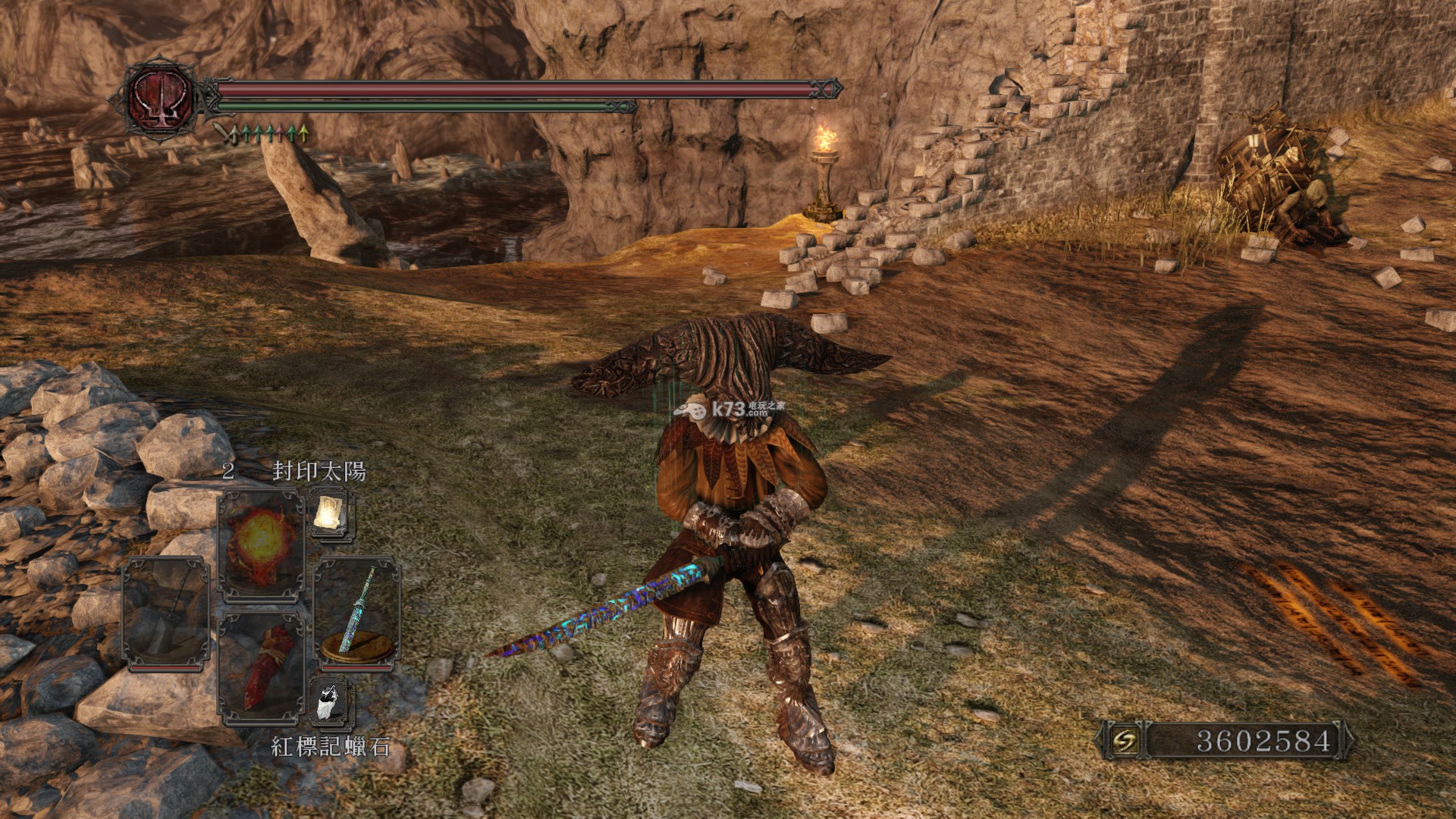Select the dark greatsword left-hand slot
This screenshot has height=819, width=1456.
pos(165,613)
